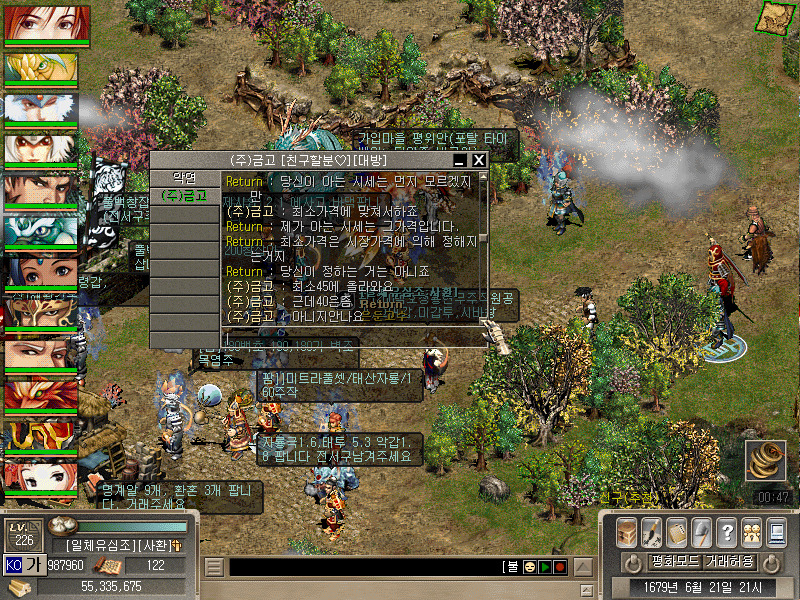Toggle the 거래허용 trade allow button
This screenshot has width=800, height=600.
pos(729,561)
